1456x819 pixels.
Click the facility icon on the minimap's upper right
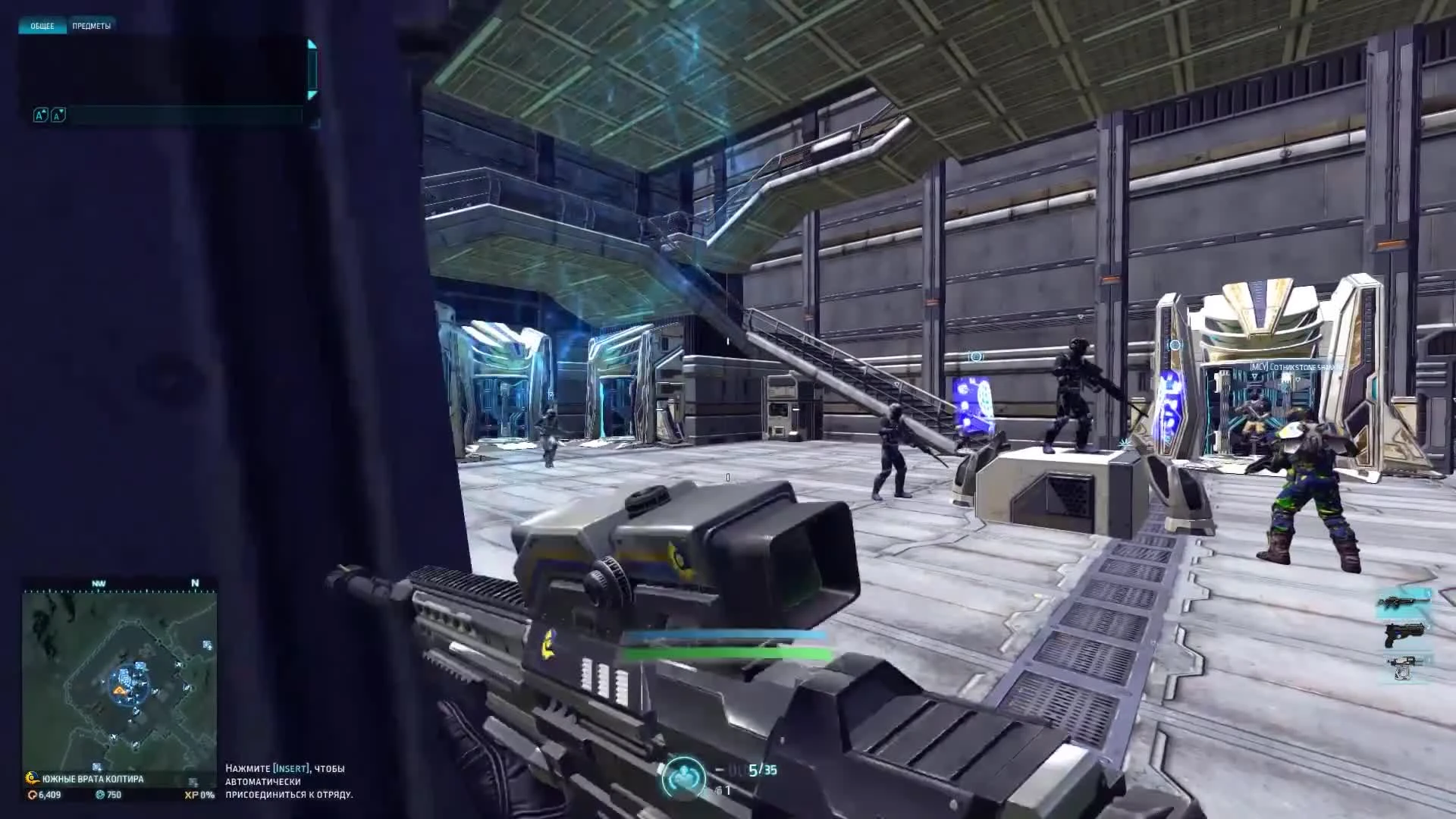(x=206, y=645)
